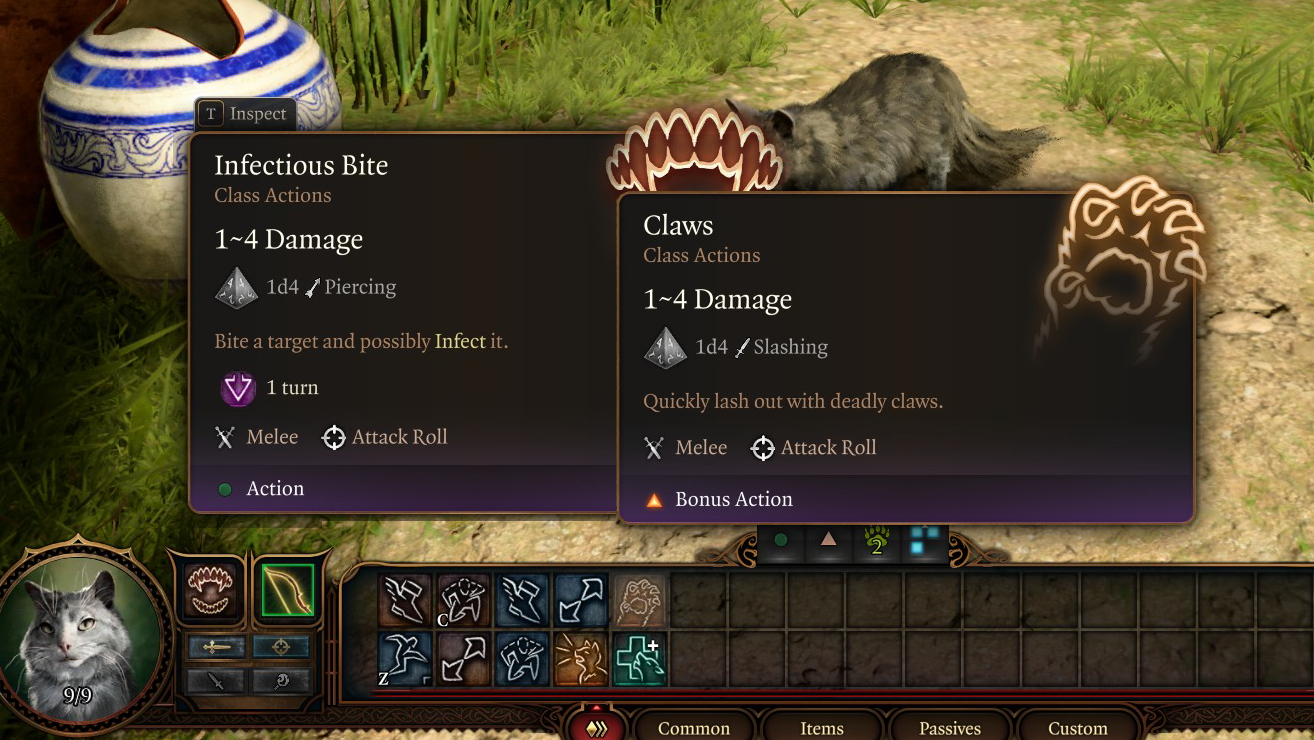Select the glowing bow ranged attack slot
The width and height of the screenshot is (1314, 740).
288,591
